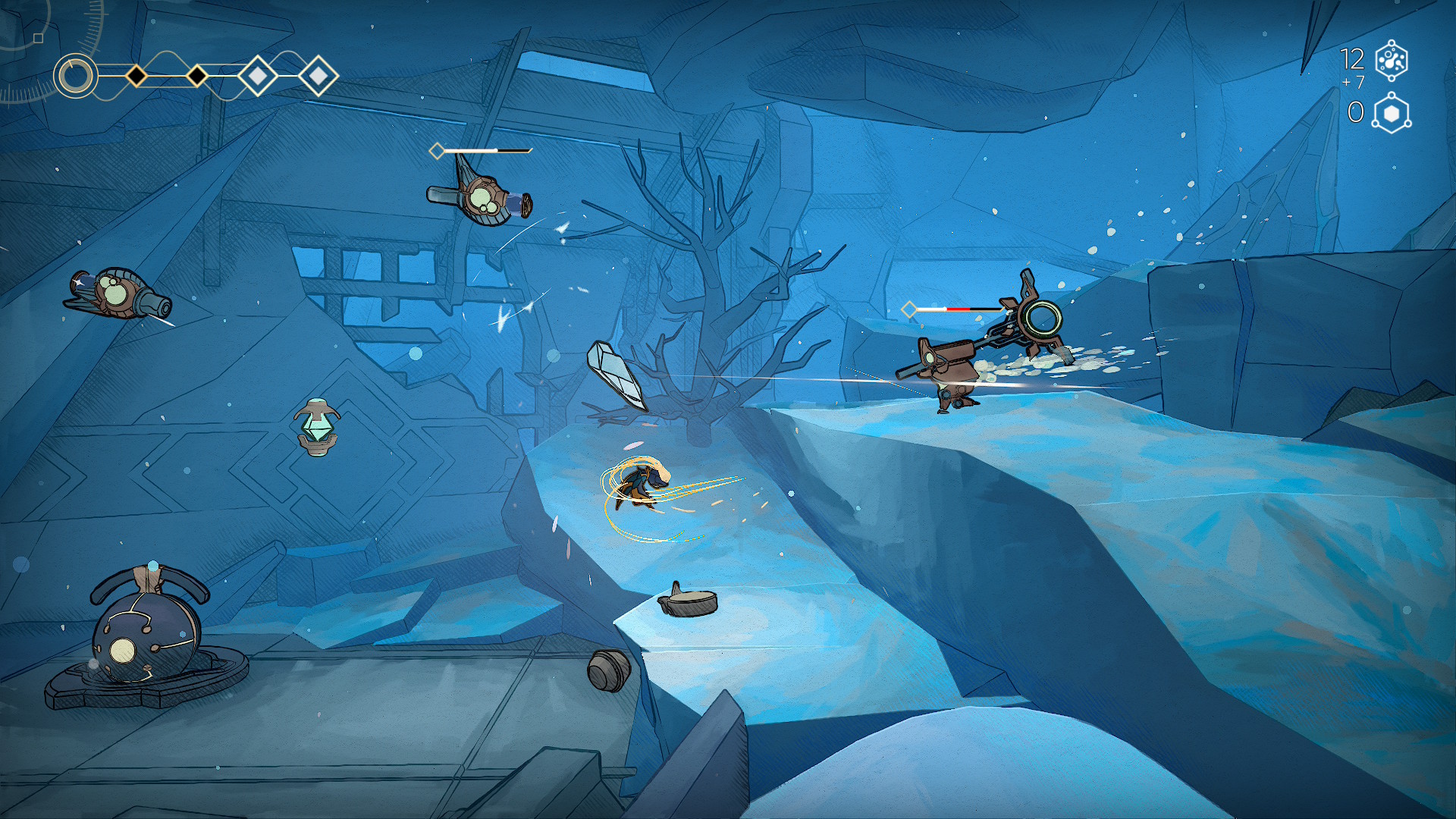
Task: Click the speckled hexagon currency icon
Action: (1392, 61)
